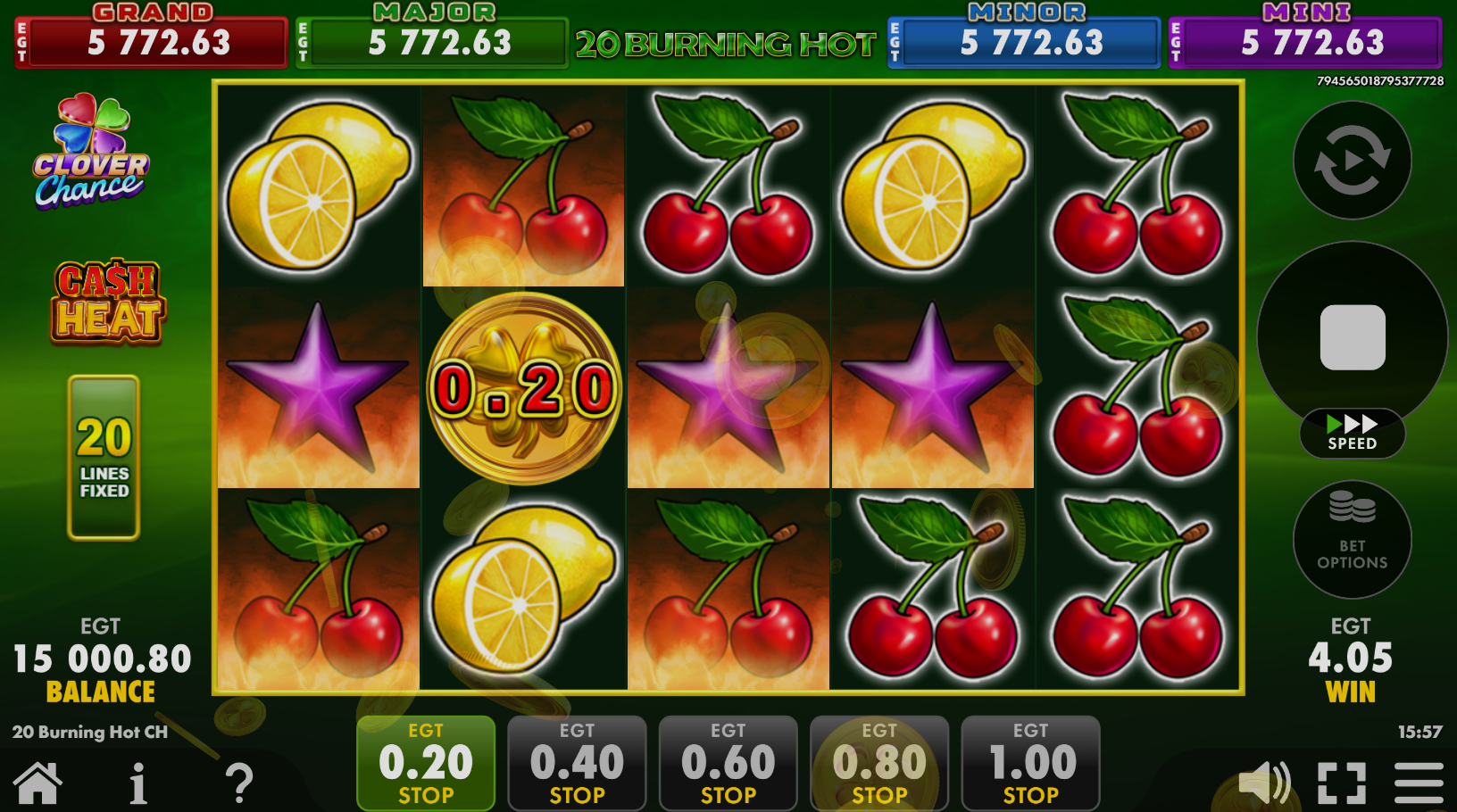Screen dimensions: 1457x812
Task: Toggle the SPEED fast-spin control
Action: pos(1353,433)
